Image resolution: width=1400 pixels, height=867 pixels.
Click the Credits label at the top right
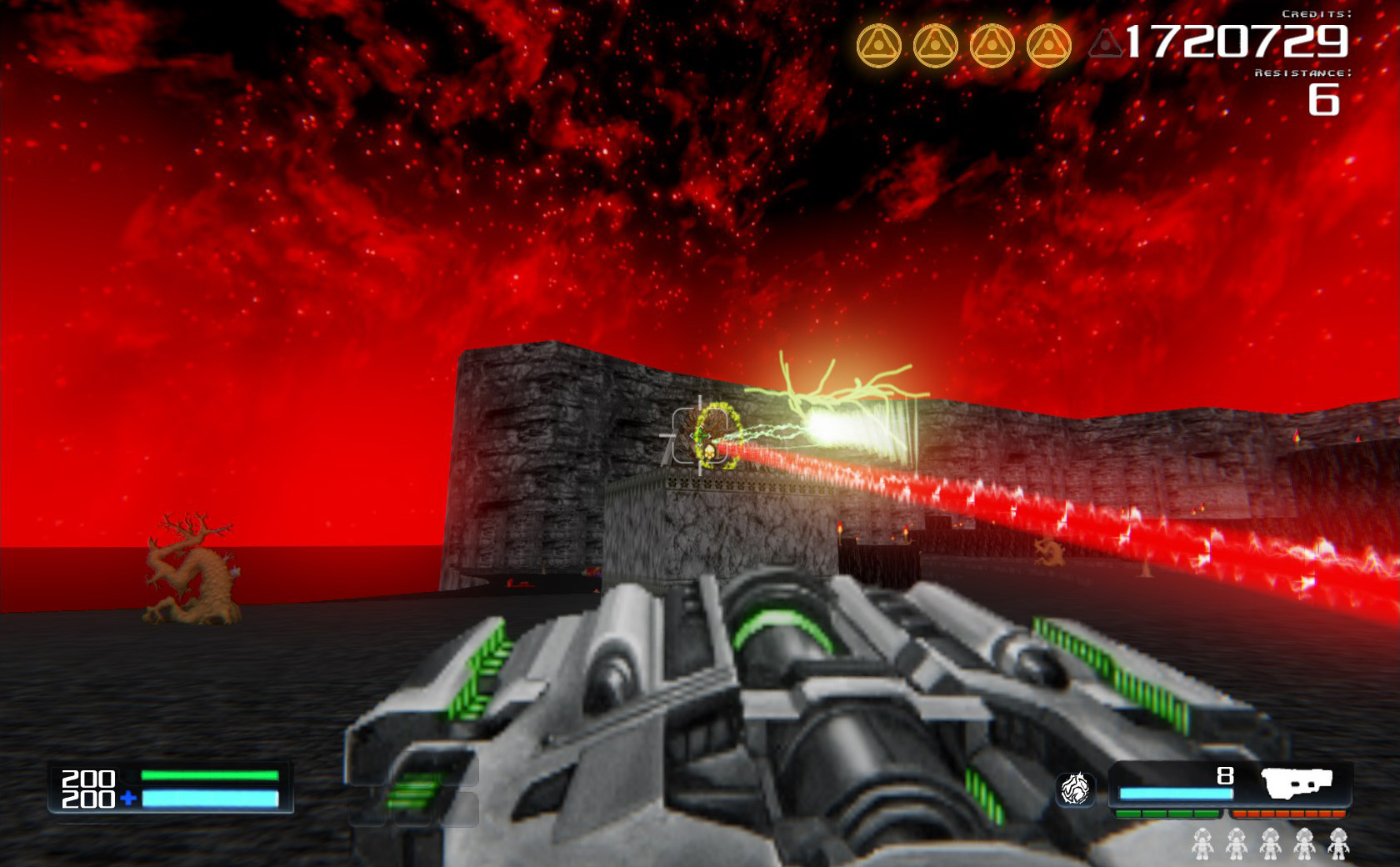1317,13
